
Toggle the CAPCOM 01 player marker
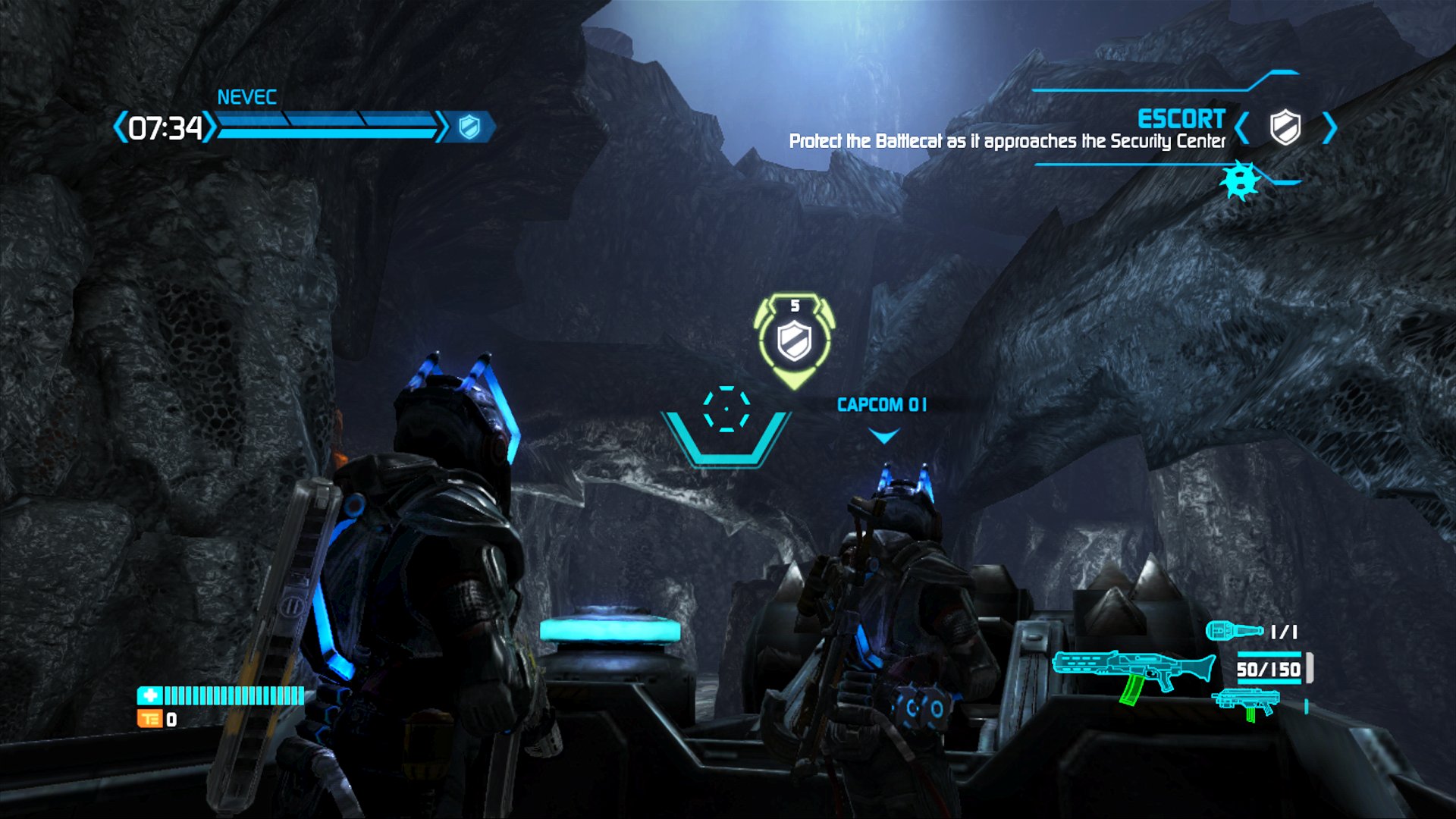click(882, 405)
